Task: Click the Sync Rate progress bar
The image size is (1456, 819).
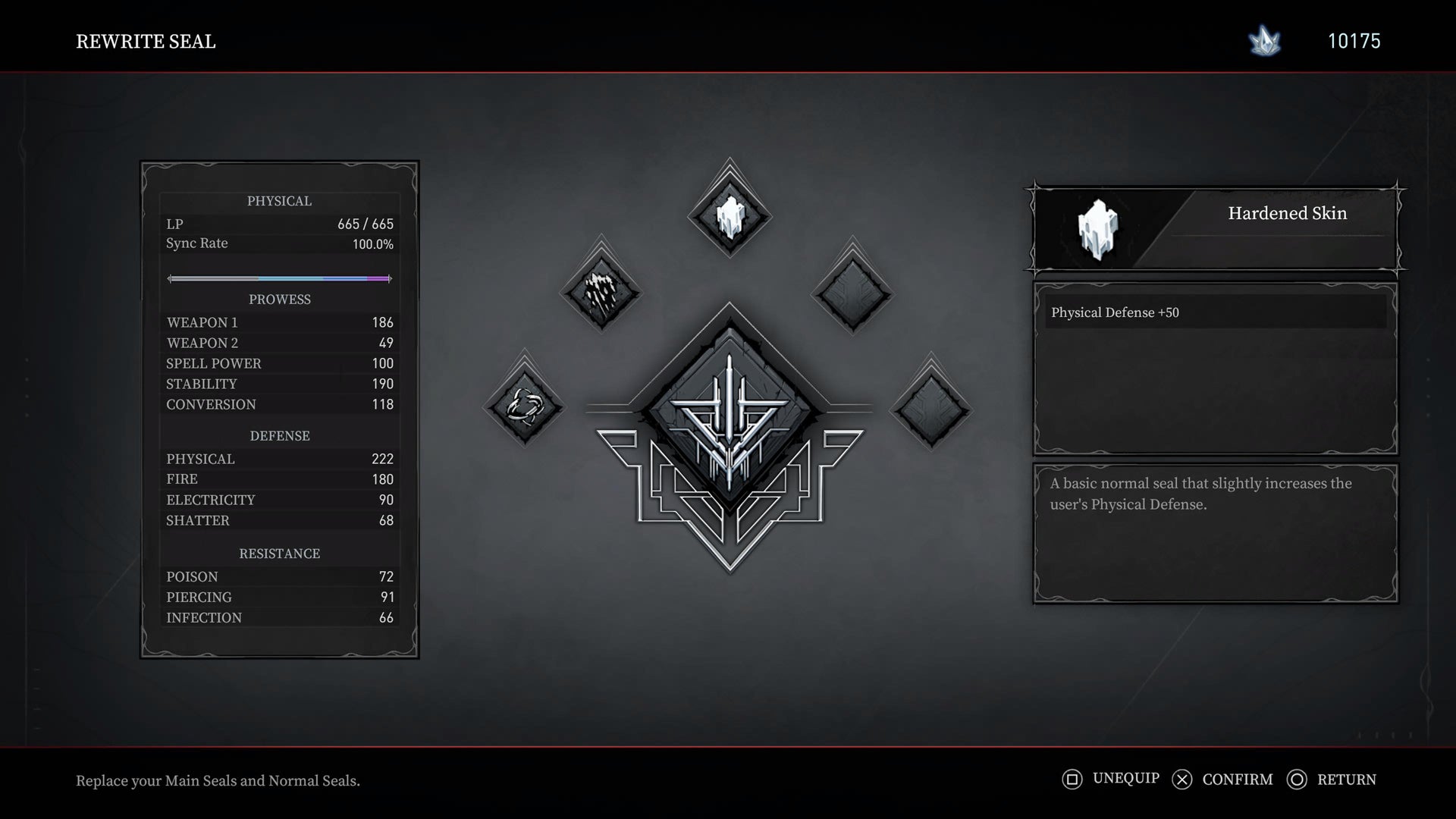Action: (279, 278)
